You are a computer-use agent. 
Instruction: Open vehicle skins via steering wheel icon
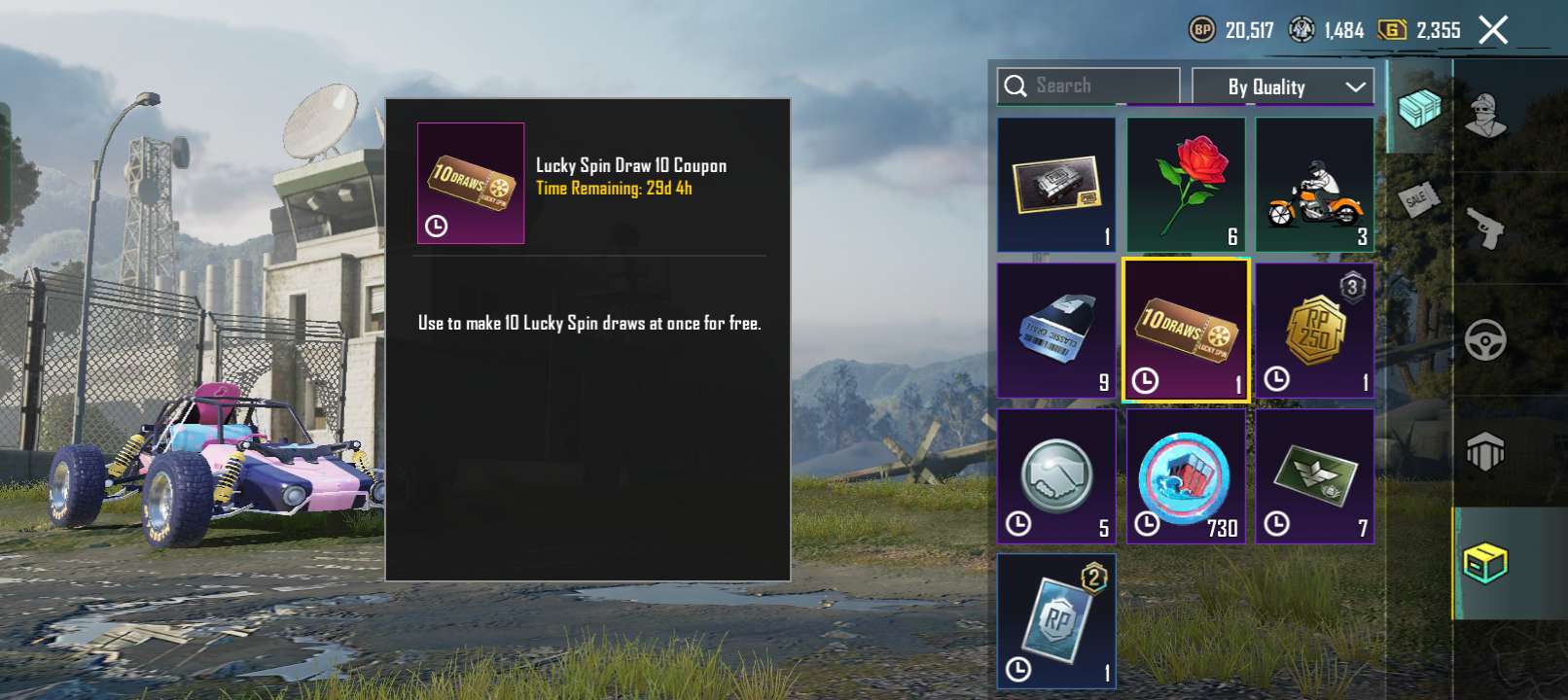(1483, 340)
